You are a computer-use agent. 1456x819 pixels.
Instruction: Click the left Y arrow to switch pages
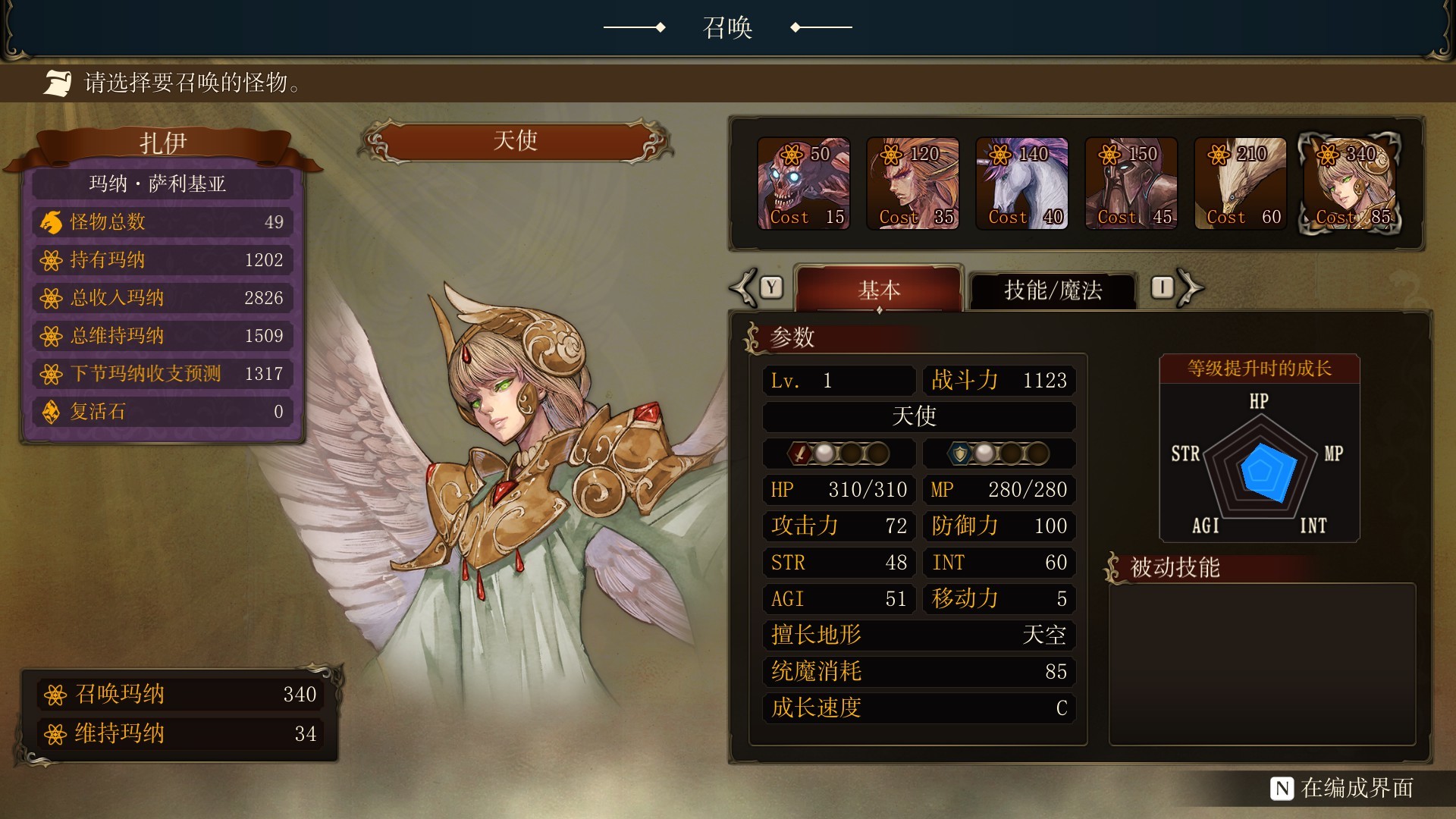(745, 287)
